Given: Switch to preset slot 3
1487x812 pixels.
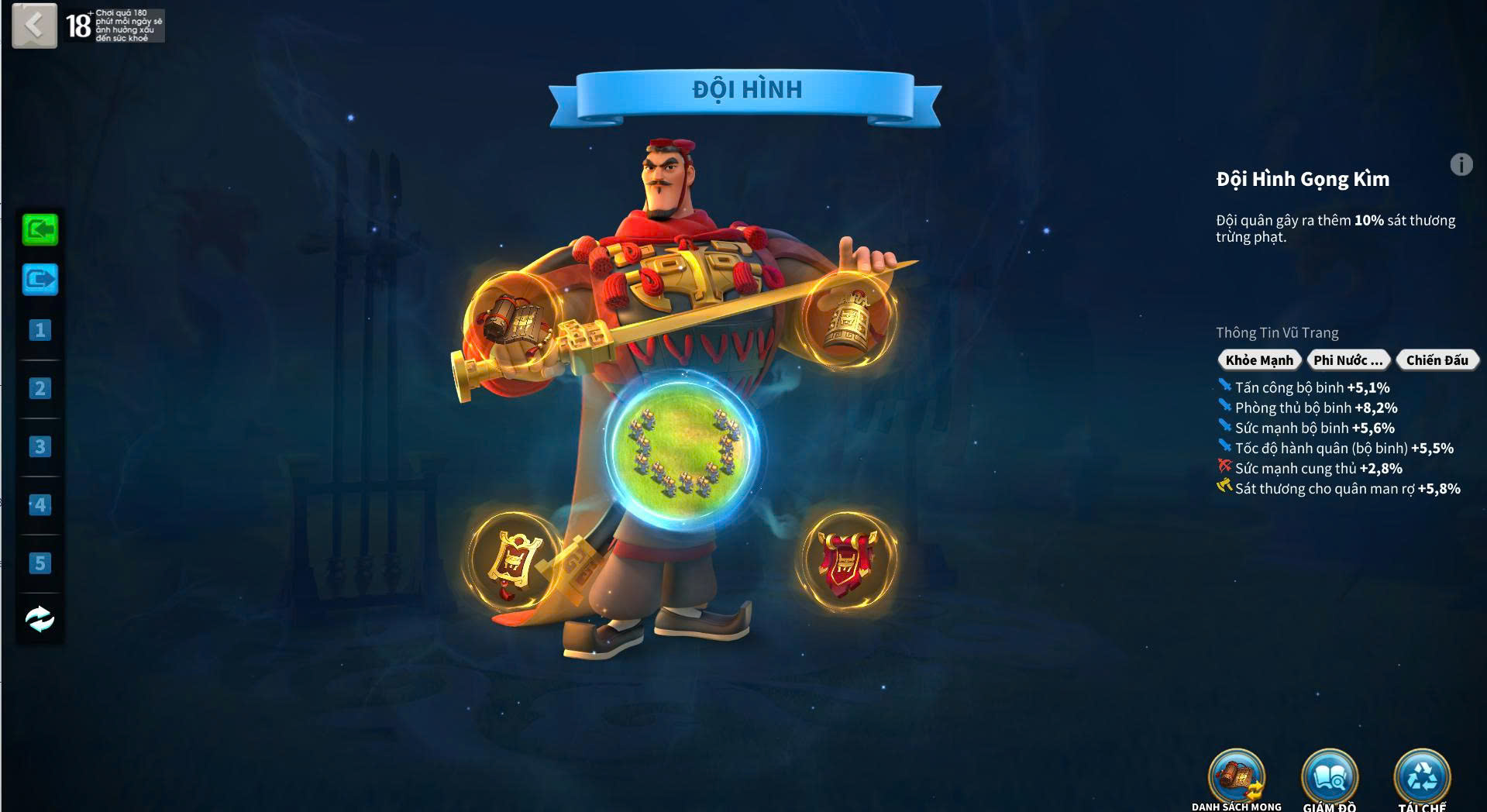Looking at the screenshot, I should (40, 447).
